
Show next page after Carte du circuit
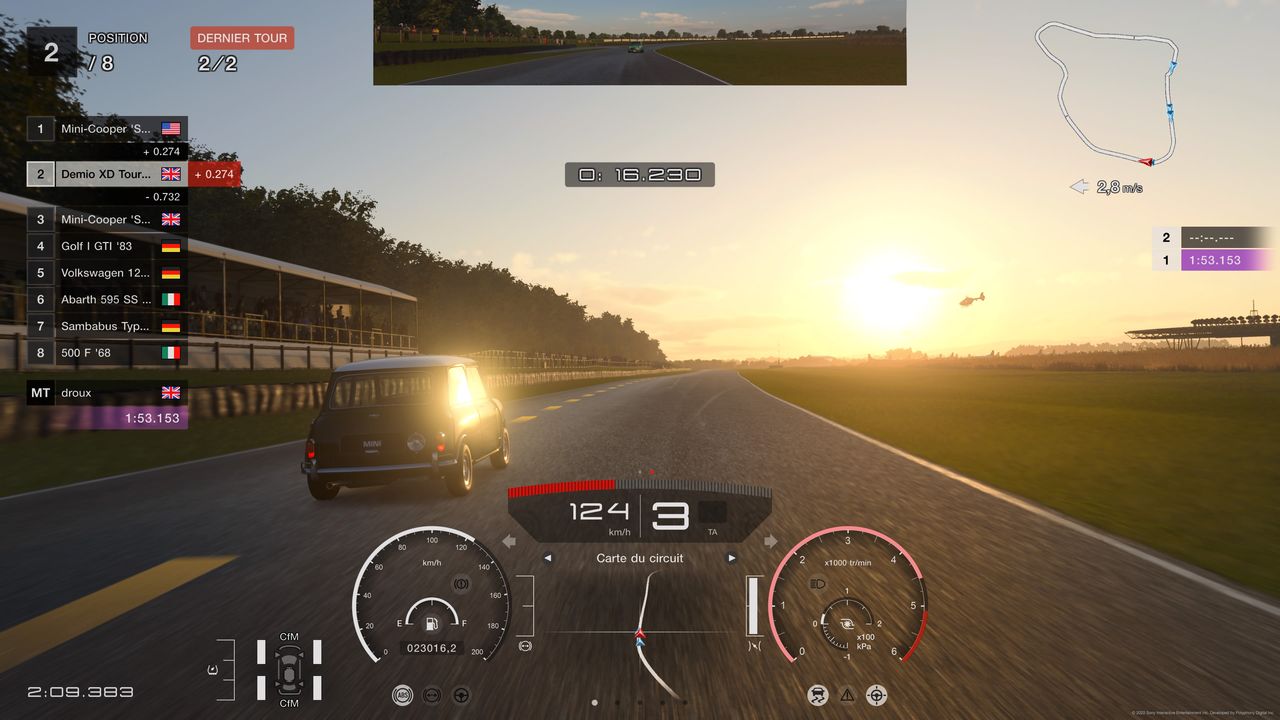732,558
